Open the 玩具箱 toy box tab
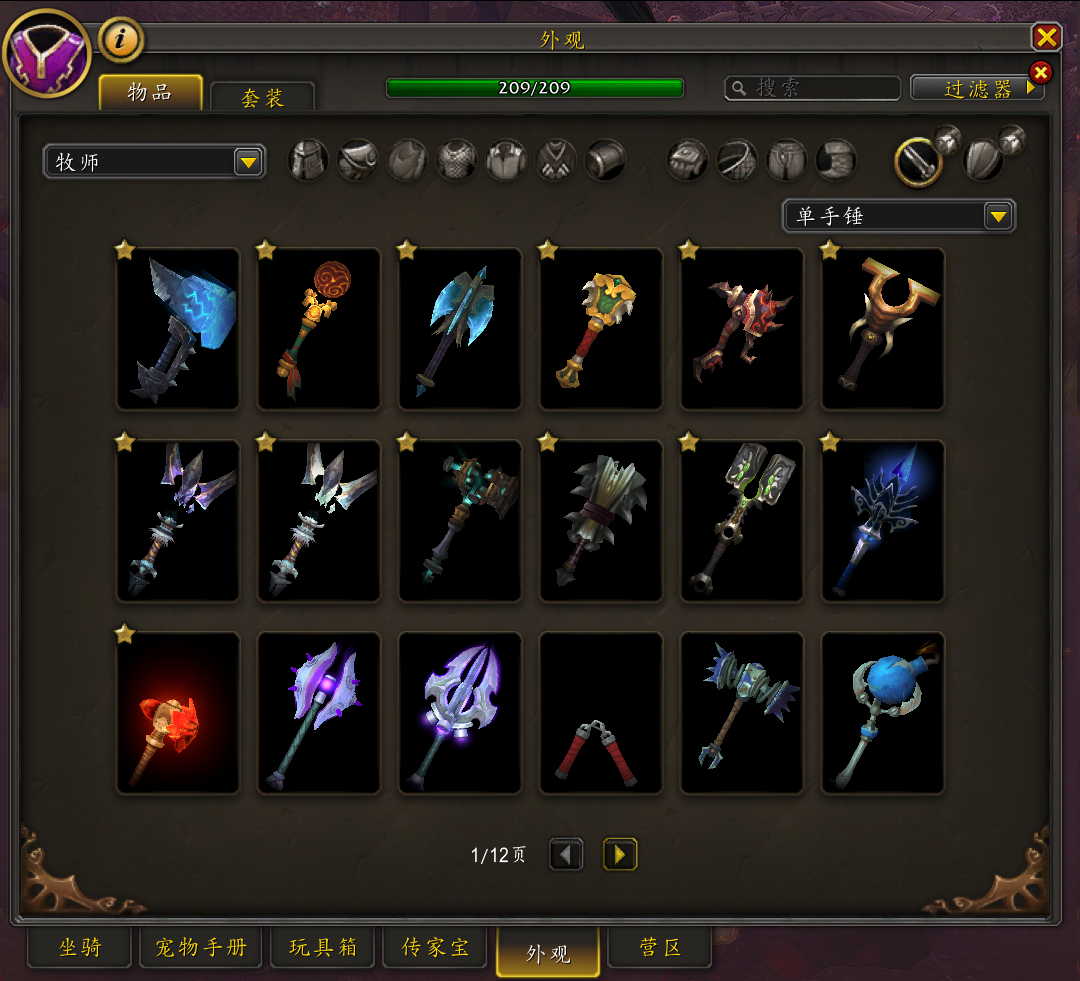The image size is (1080, 981). (x=323, y=947)
